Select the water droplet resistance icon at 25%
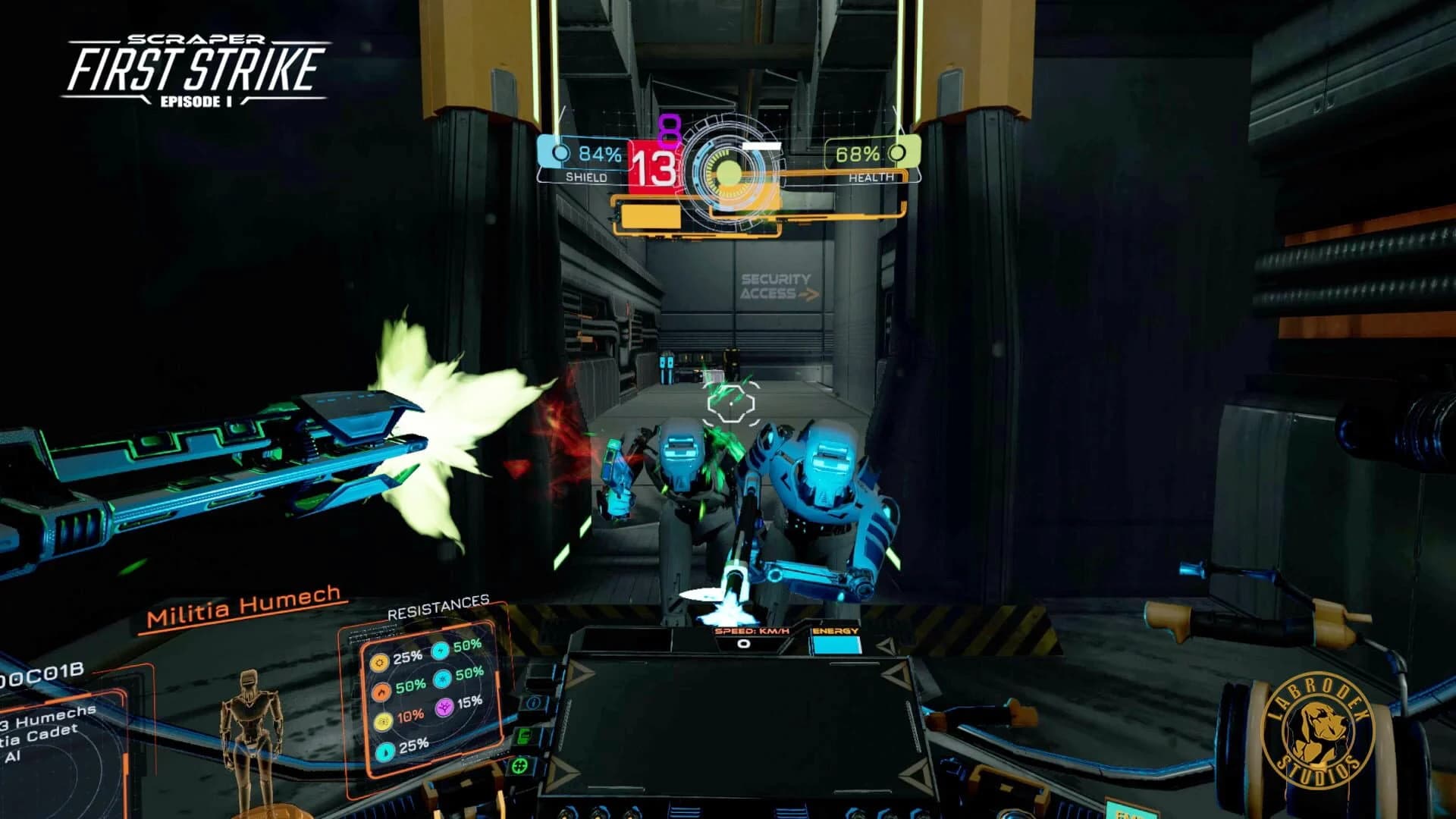This screenshot has height=819, width=1456. (384, 752)
